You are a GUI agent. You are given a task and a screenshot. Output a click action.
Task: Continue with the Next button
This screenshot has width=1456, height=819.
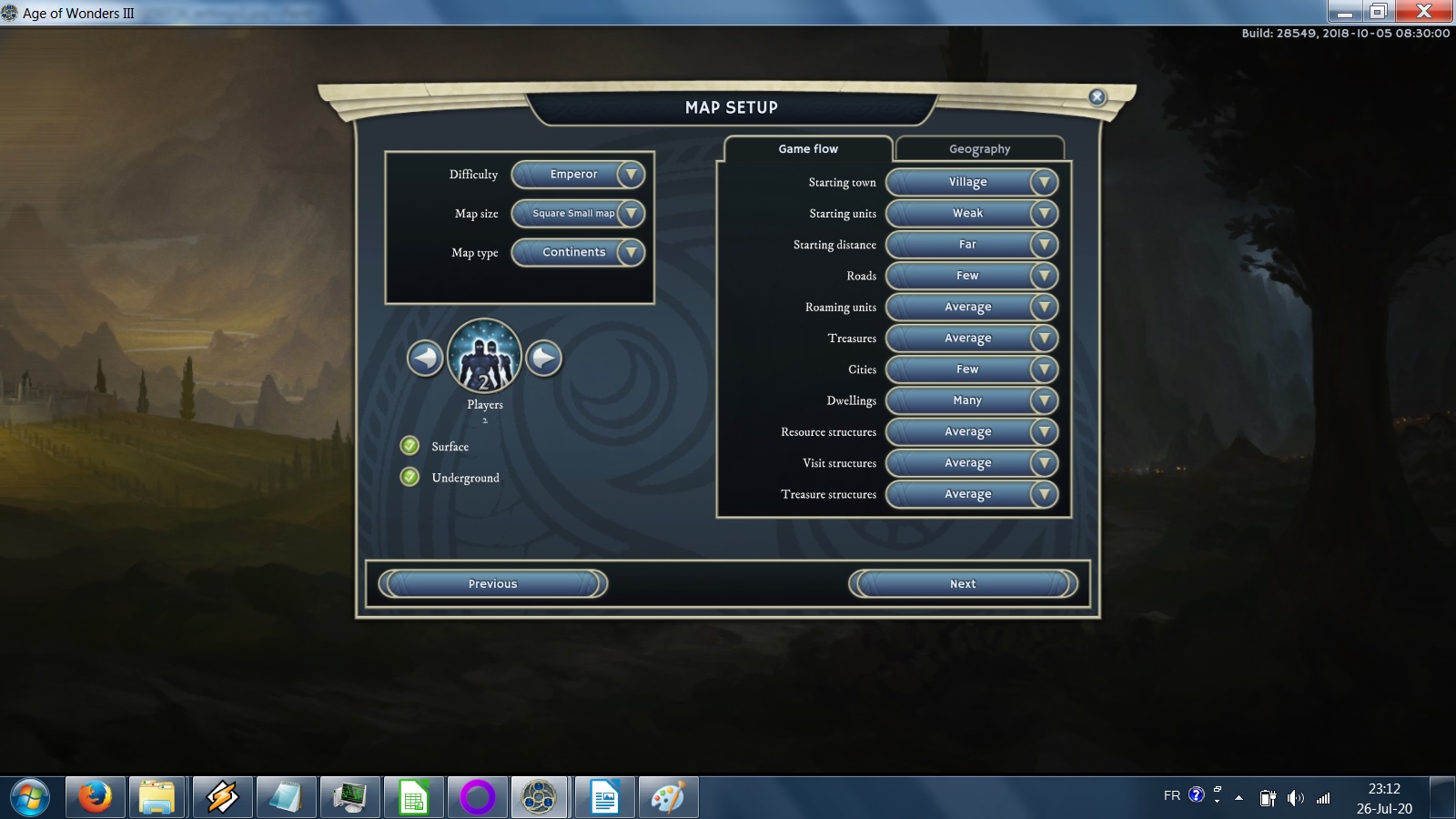[x=963, y=584]
